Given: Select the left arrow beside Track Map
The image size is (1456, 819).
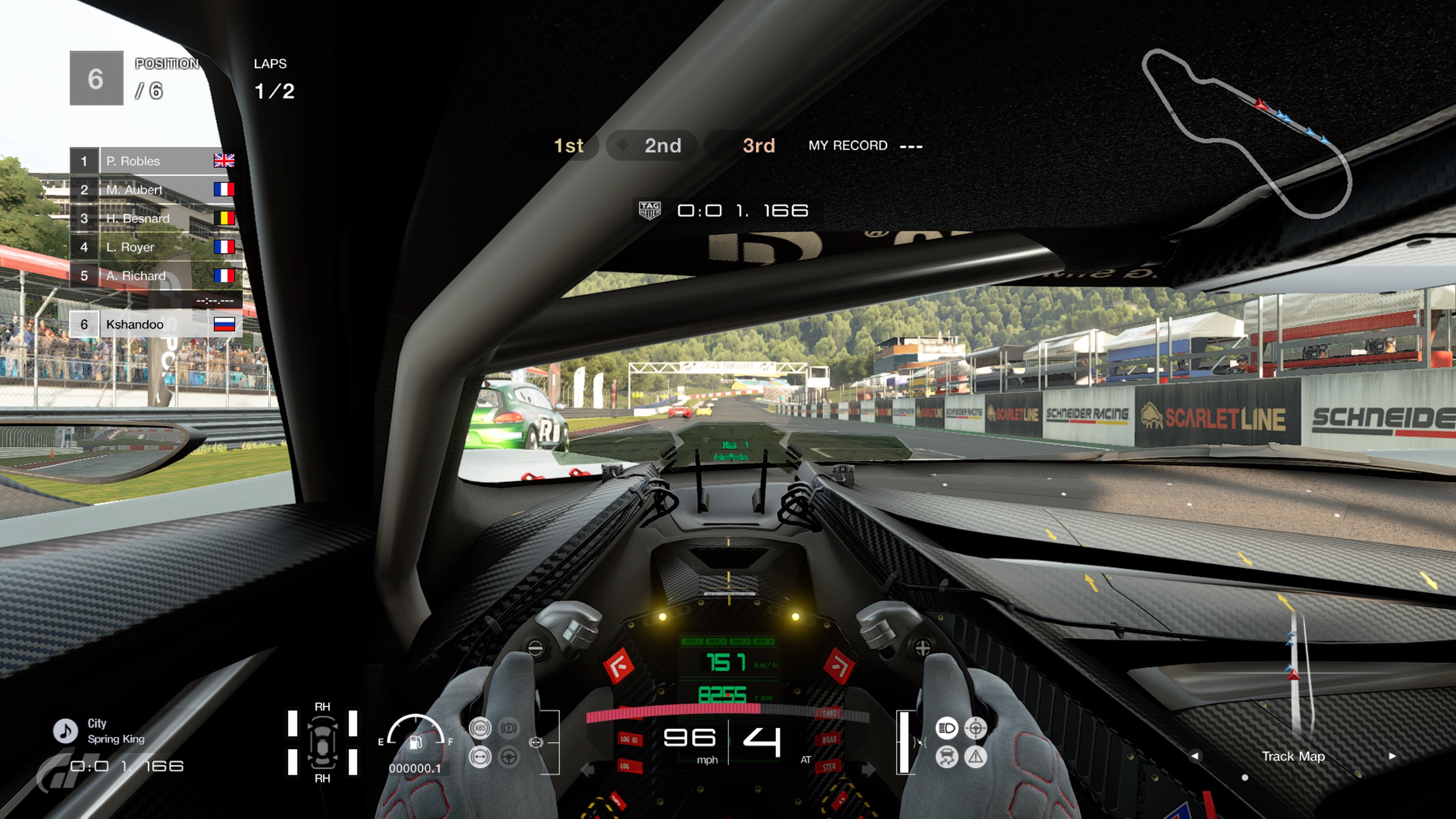Looking at the screenshot, I should pos(1195,756).
